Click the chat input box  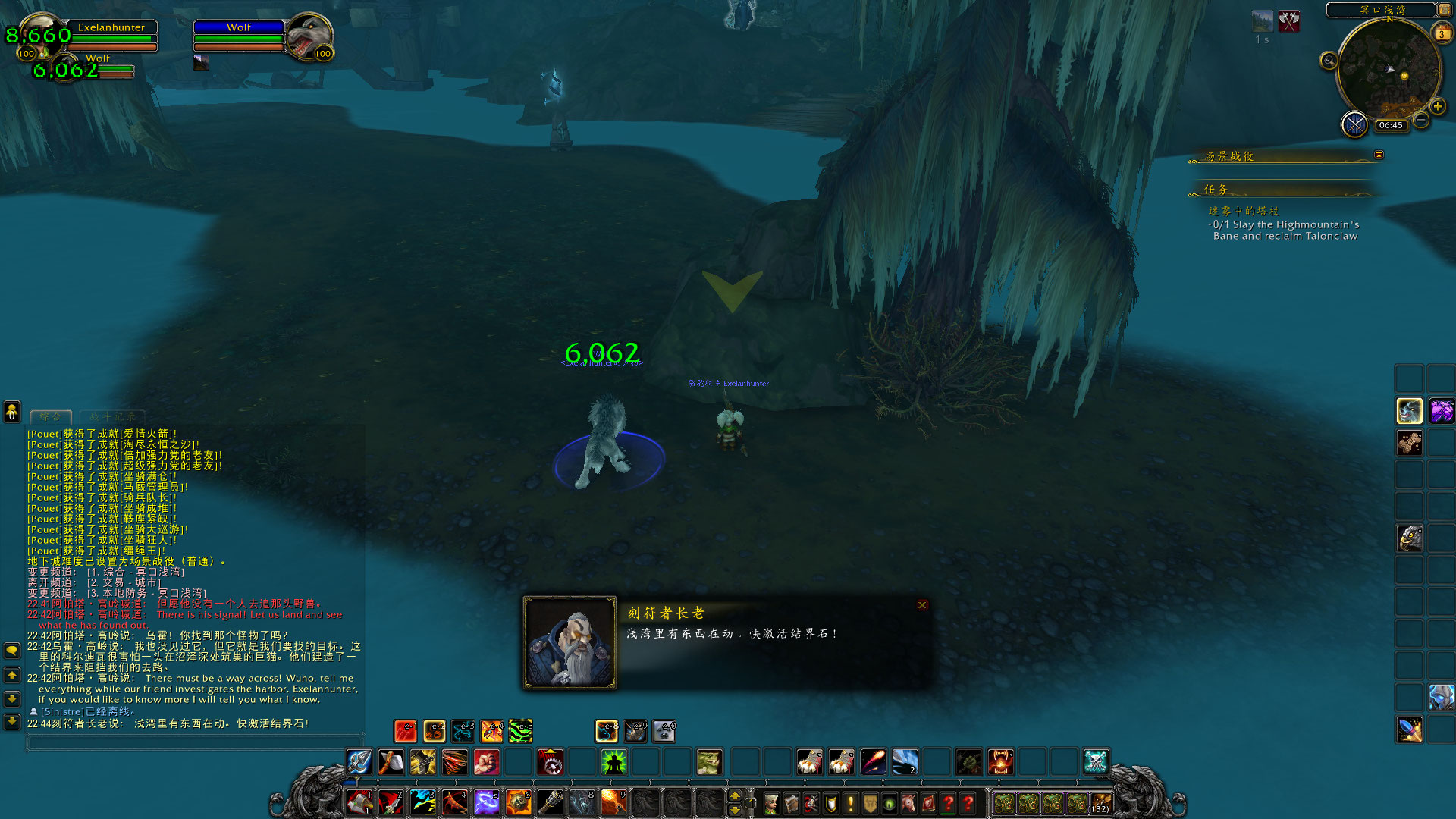click(193, 743)
